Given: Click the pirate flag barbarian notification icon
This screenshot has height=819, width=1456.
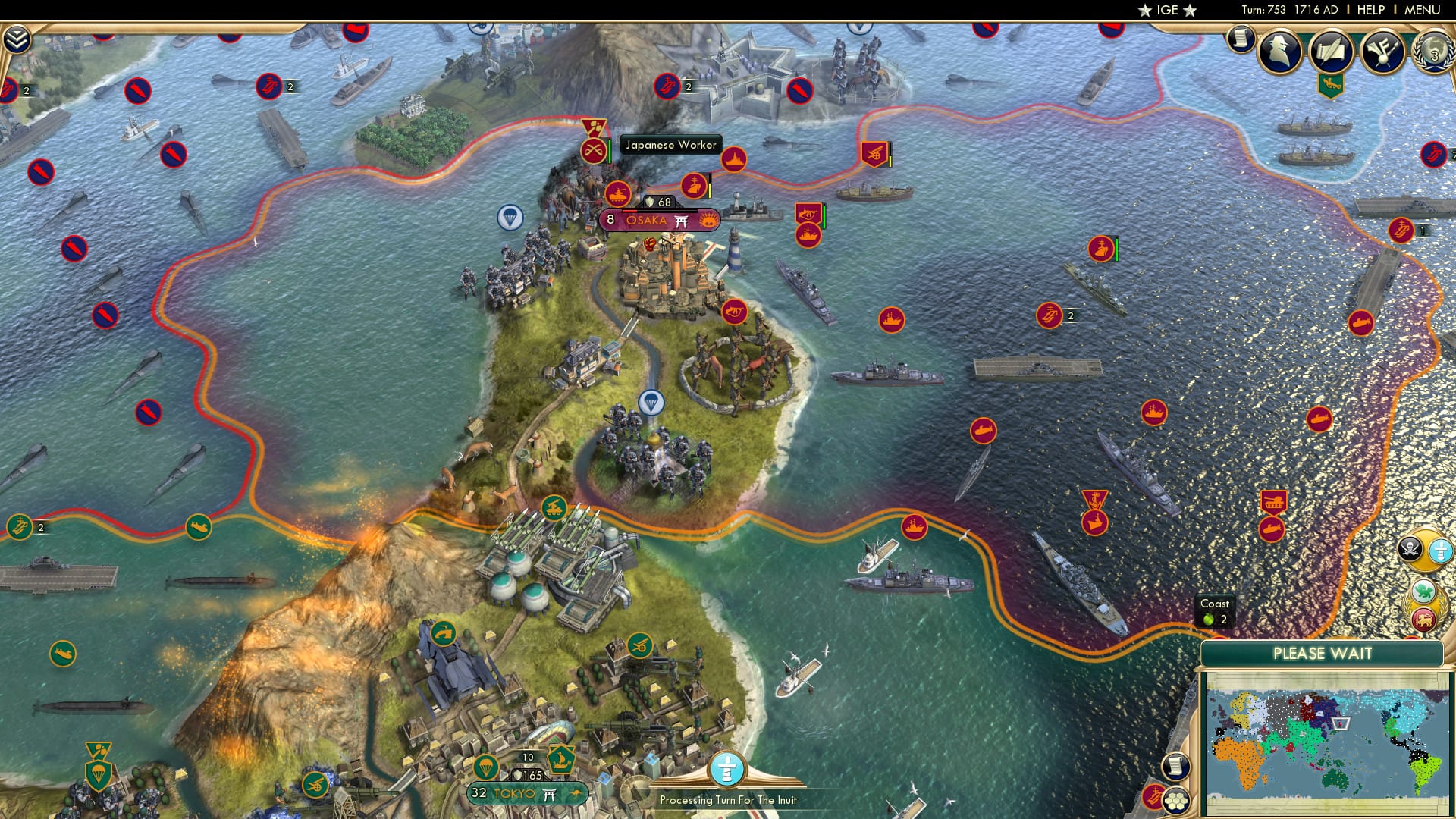Looking at the screenshot, I should pyautogui.click(x=1409, y=549).
